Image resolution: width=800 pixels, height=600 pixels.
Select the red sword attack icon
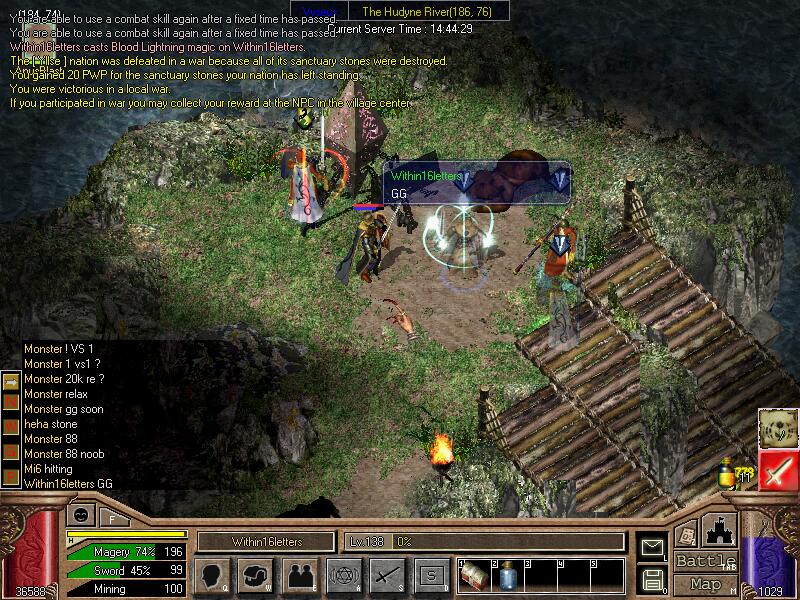coord(778,469)
